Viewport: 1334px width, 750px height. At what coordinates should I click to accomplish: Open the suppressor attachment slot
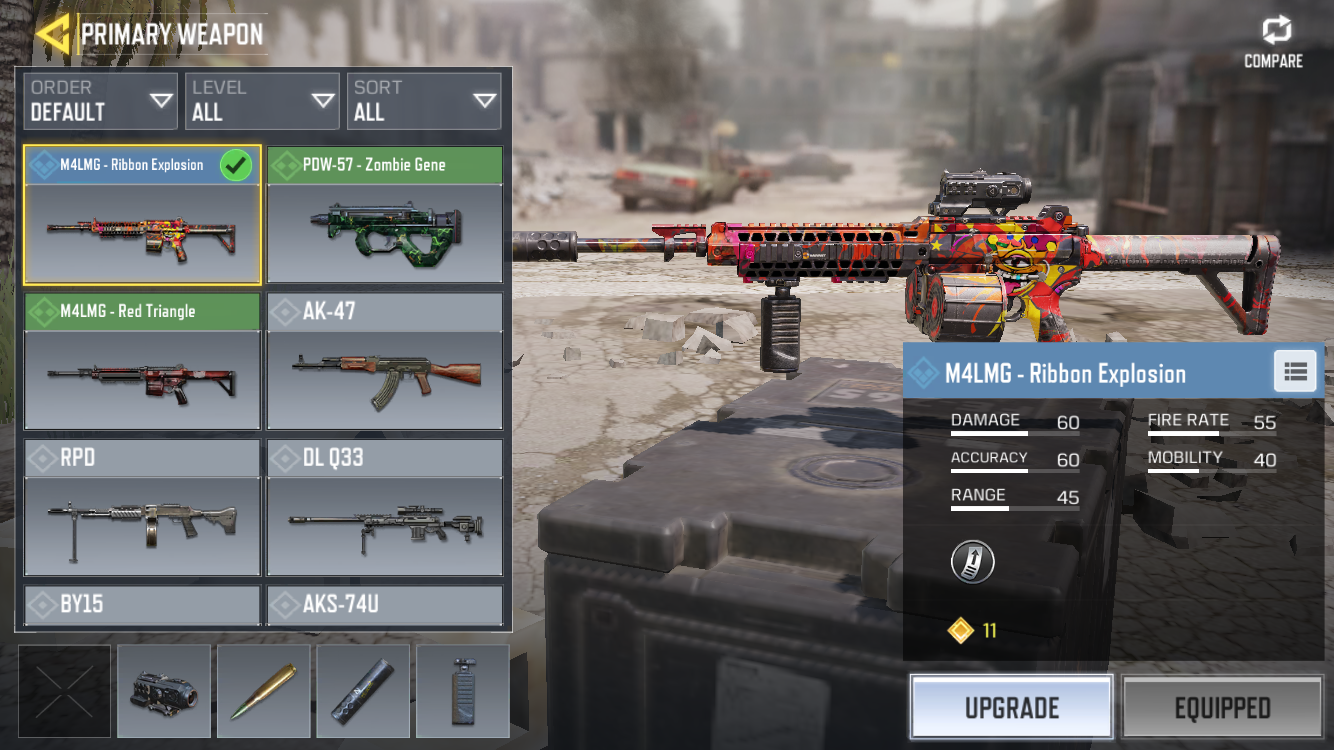pyautogui.click(x=363, y=691)
